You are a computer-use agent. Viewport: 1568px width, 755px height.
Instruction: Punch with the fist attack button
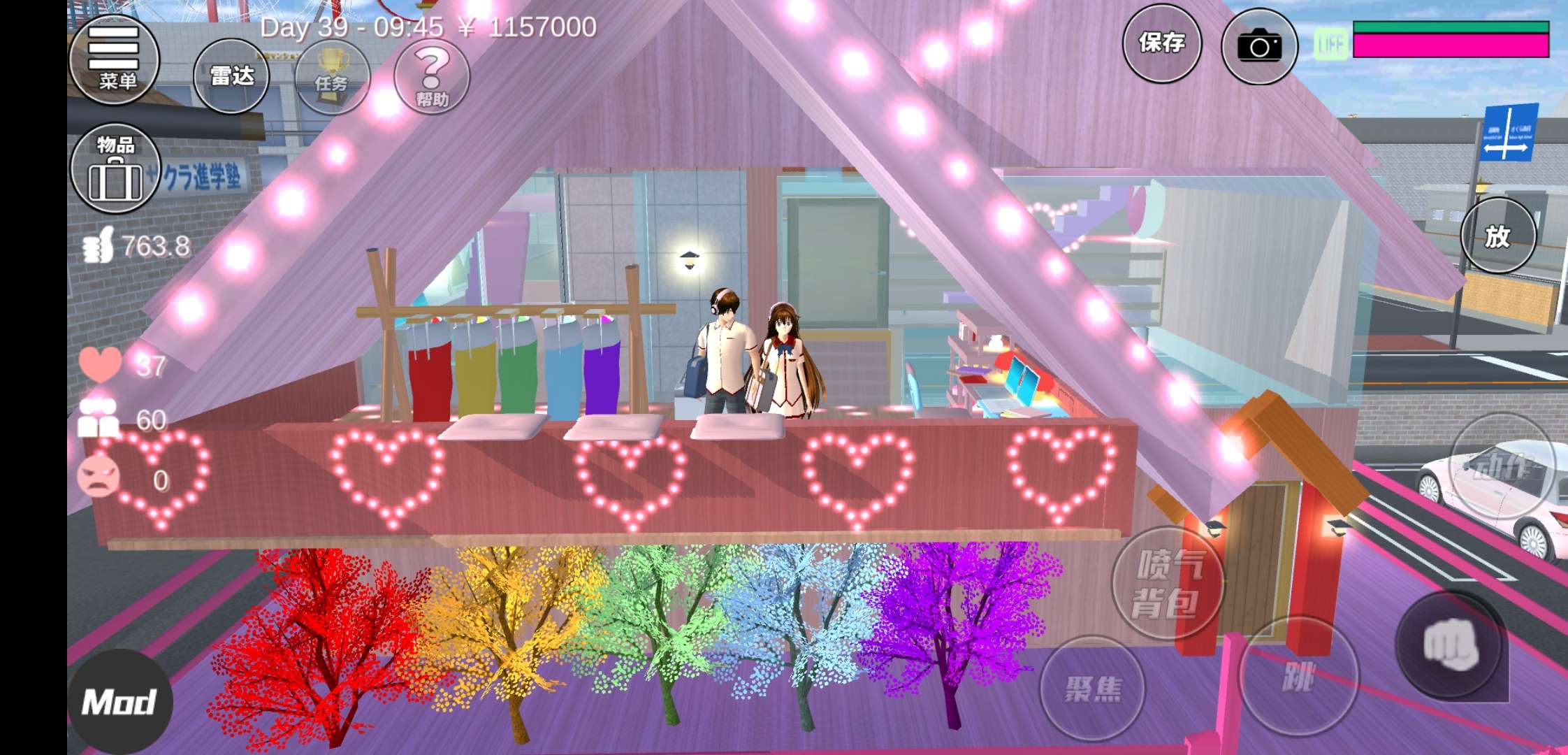(x=1450, y=644)
